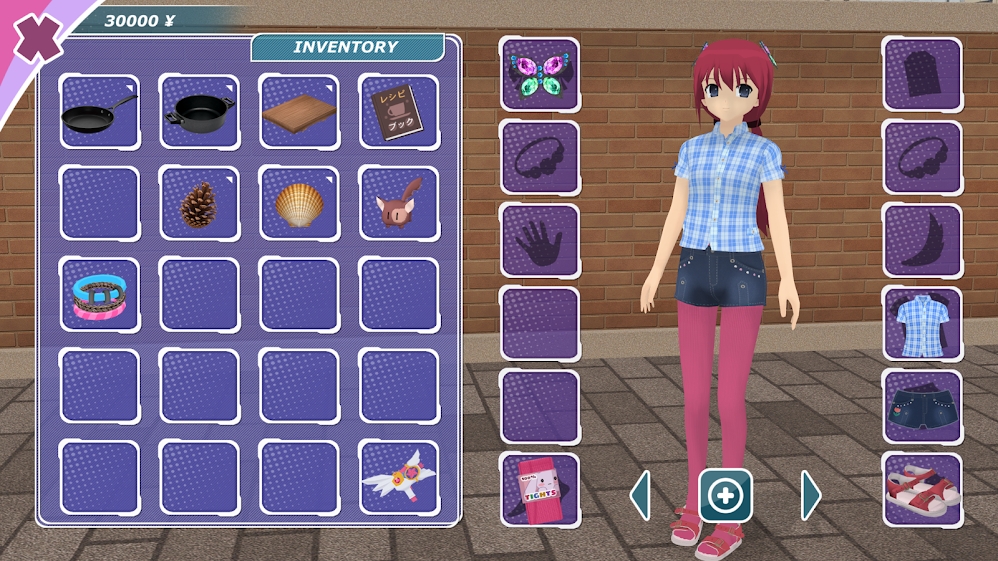Rotate character with the left arrow
This screenshot has width=998, height=561.
click(x=640, y=495)
